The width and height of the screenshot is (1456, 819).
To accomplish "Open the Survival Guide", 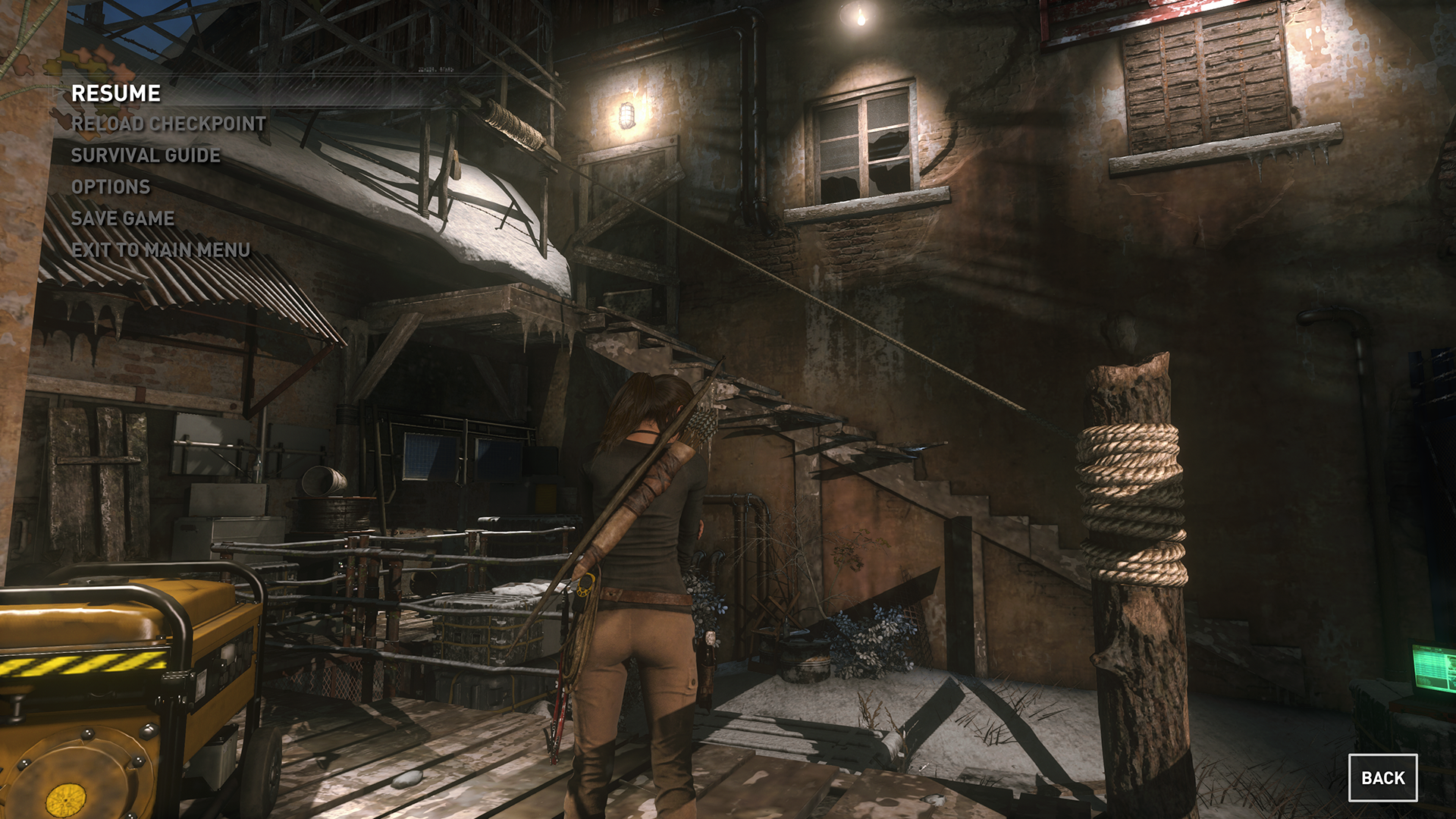I will point(146,155).
